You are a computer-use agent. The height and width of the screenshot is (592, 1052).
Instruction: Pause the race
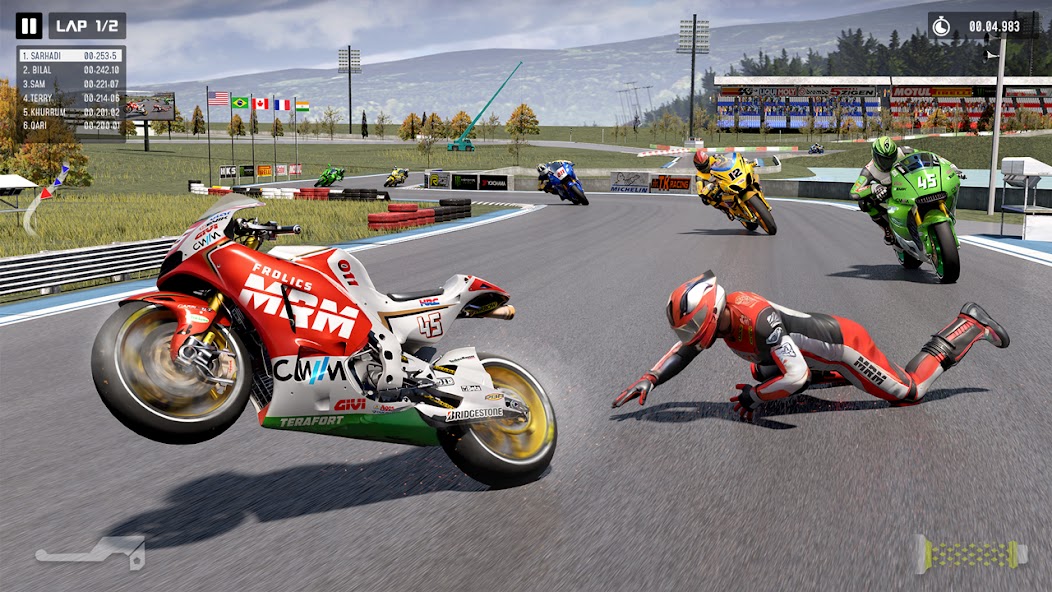point(29,26)
